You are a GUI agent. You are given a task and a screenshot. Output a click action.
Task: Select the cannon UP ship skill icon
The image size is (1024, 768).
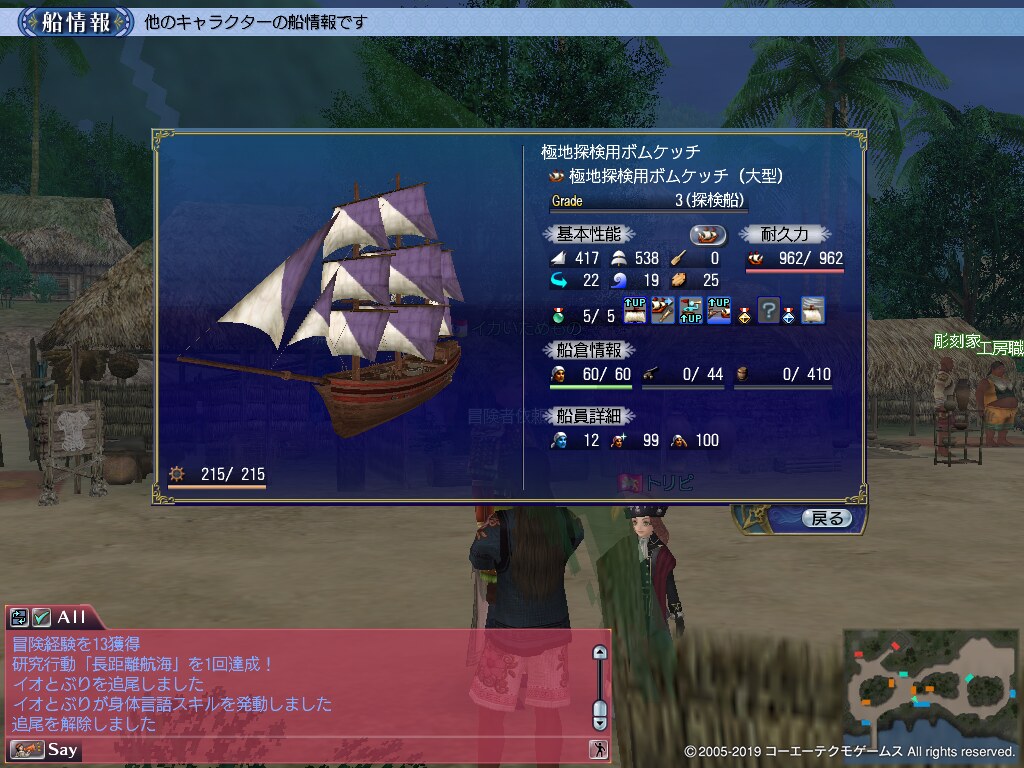[x=717, y=311]
